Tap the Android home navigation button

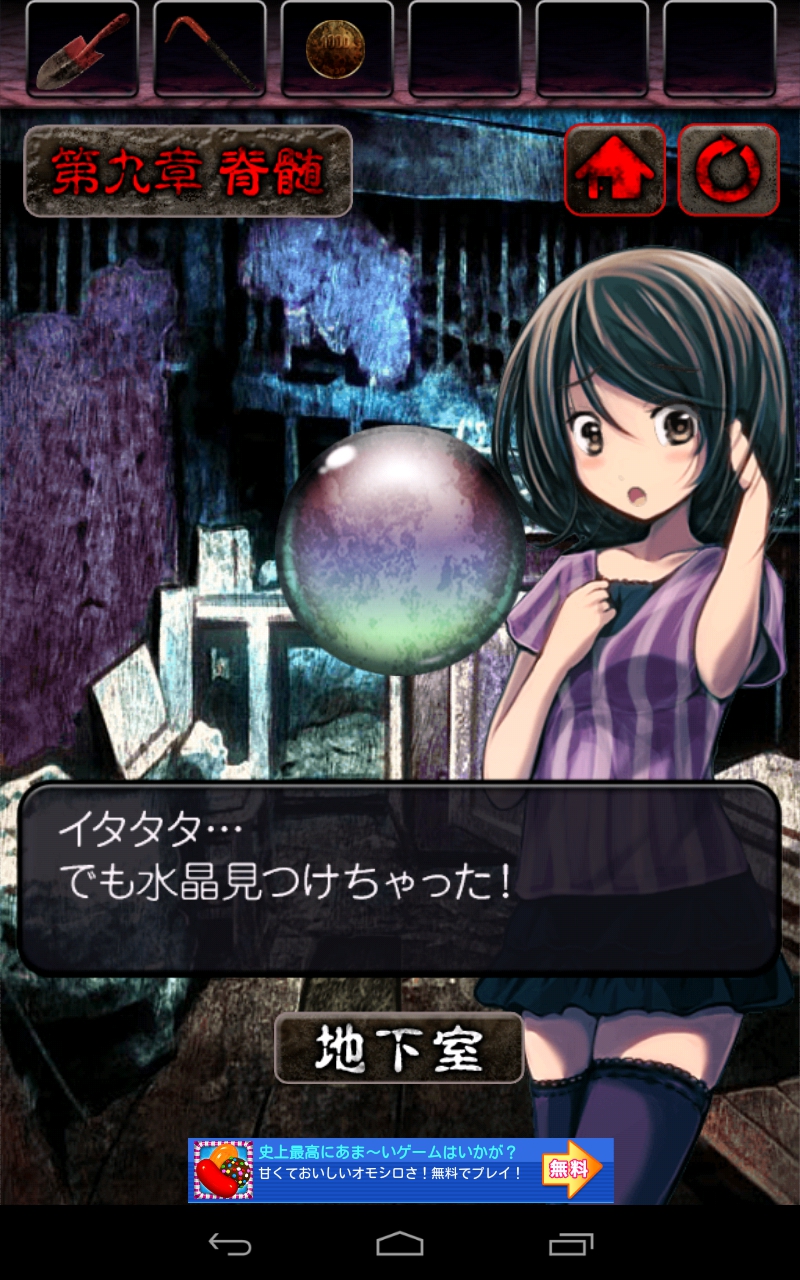coord(400,1244)
